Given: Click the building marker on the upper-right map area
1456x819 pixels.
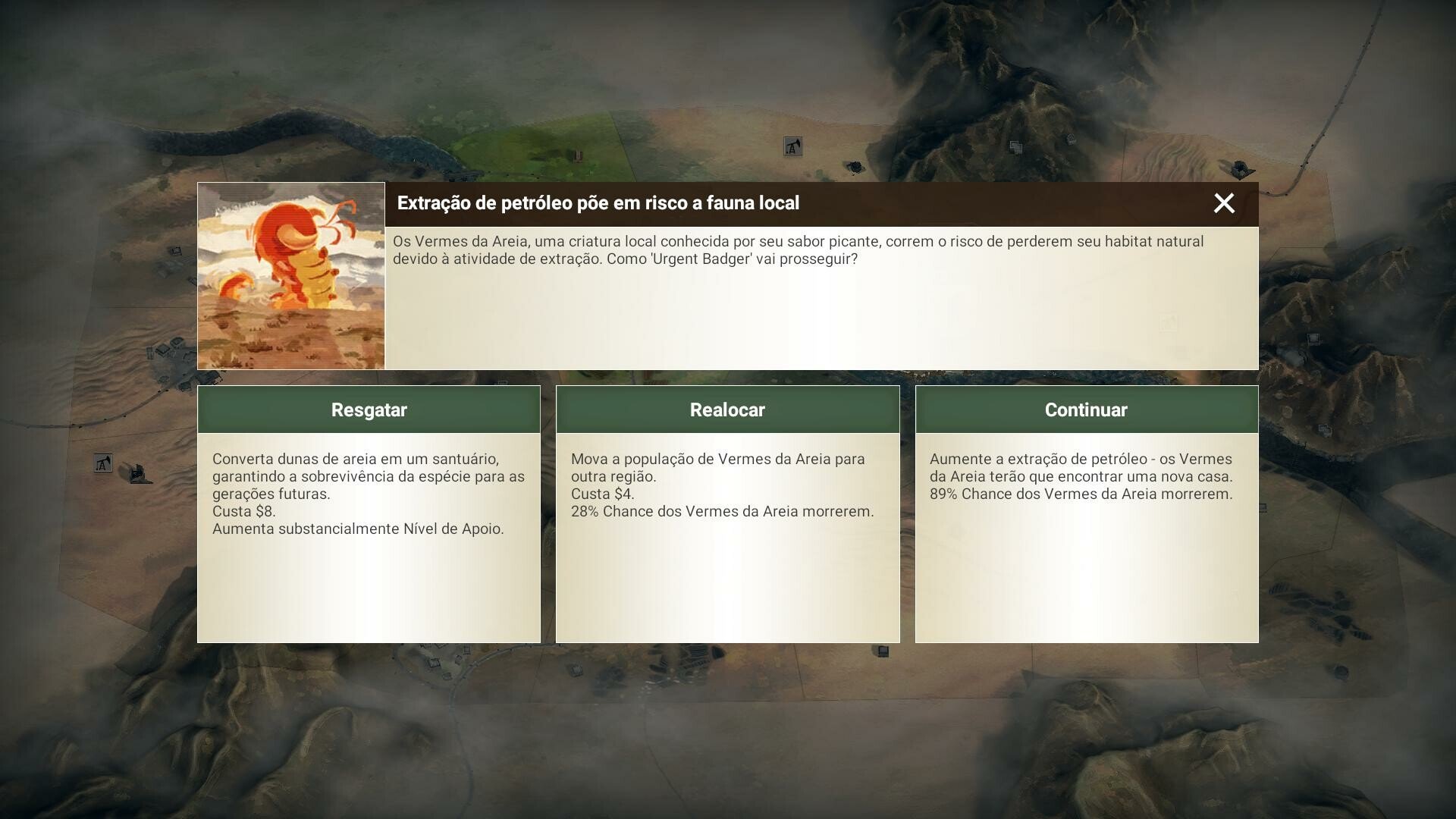Looking at the screenshot, I should [x=1016, y=147].
